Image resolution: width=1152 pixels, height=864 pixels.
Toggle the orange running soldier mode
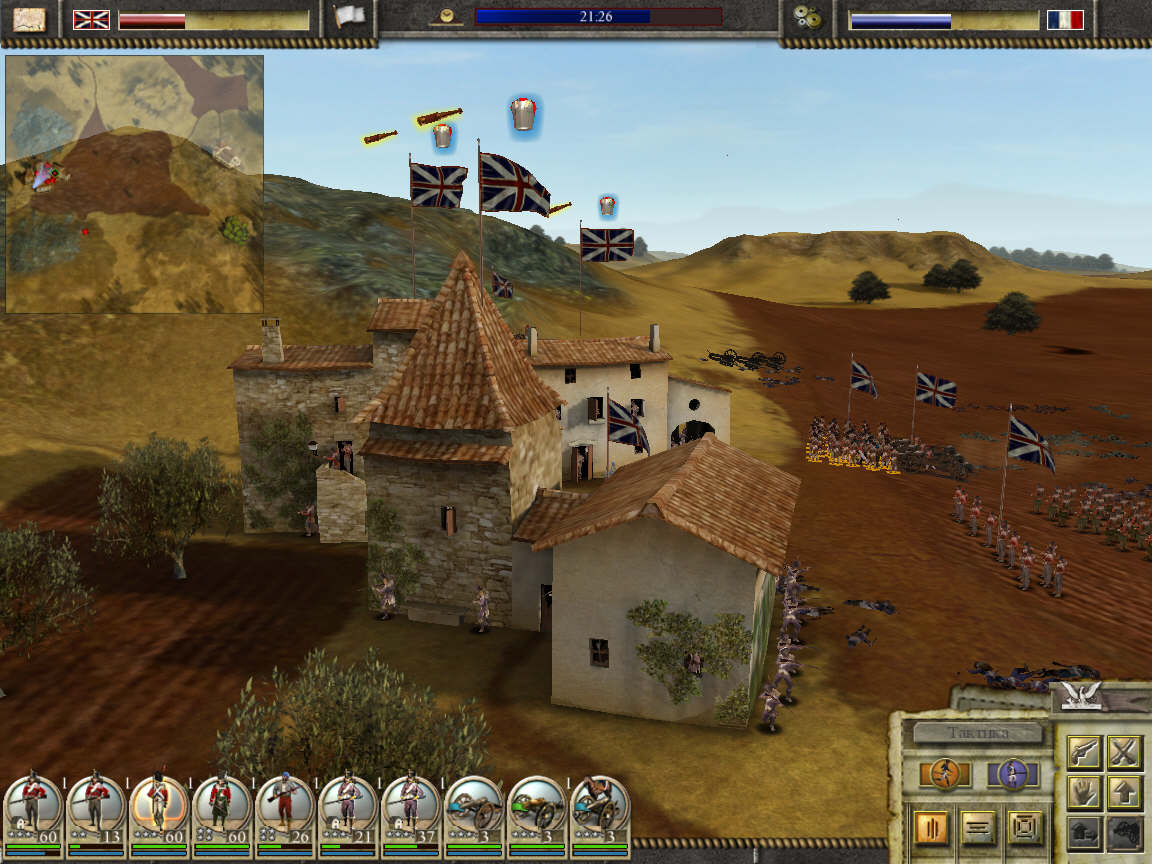point(943,774)
